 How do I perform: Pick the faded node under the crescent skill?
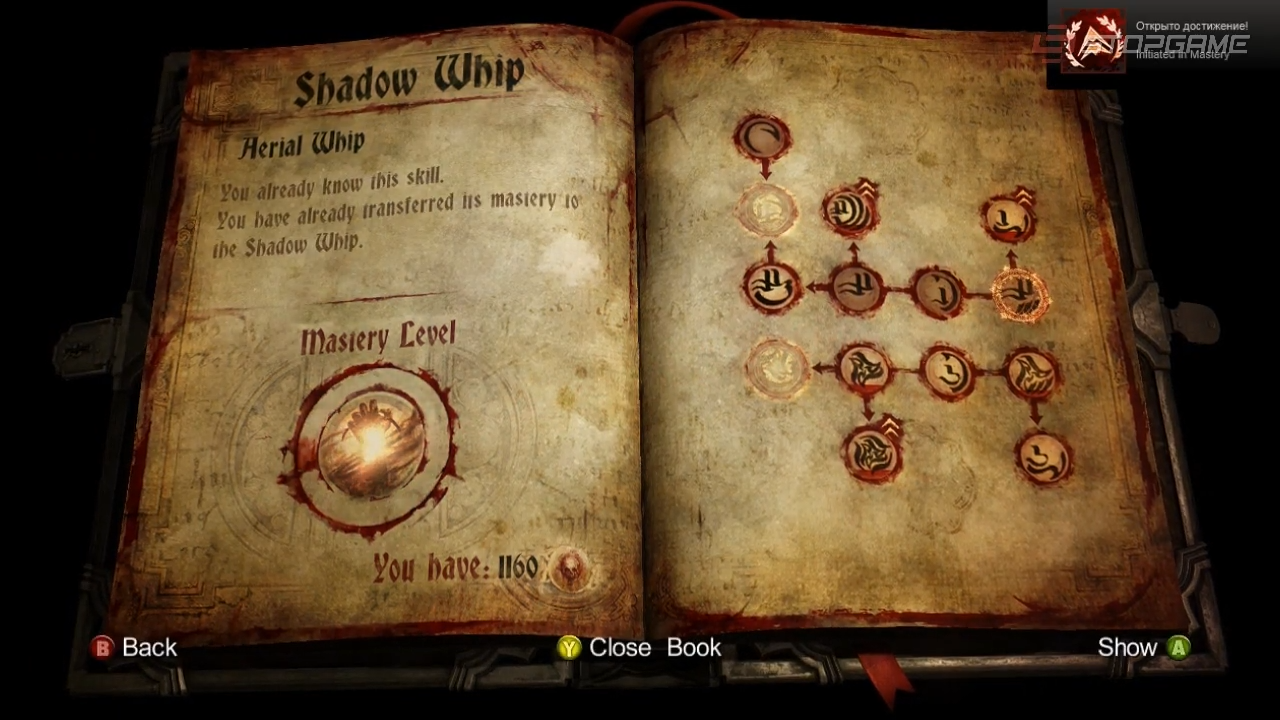[x=767, y=210]
